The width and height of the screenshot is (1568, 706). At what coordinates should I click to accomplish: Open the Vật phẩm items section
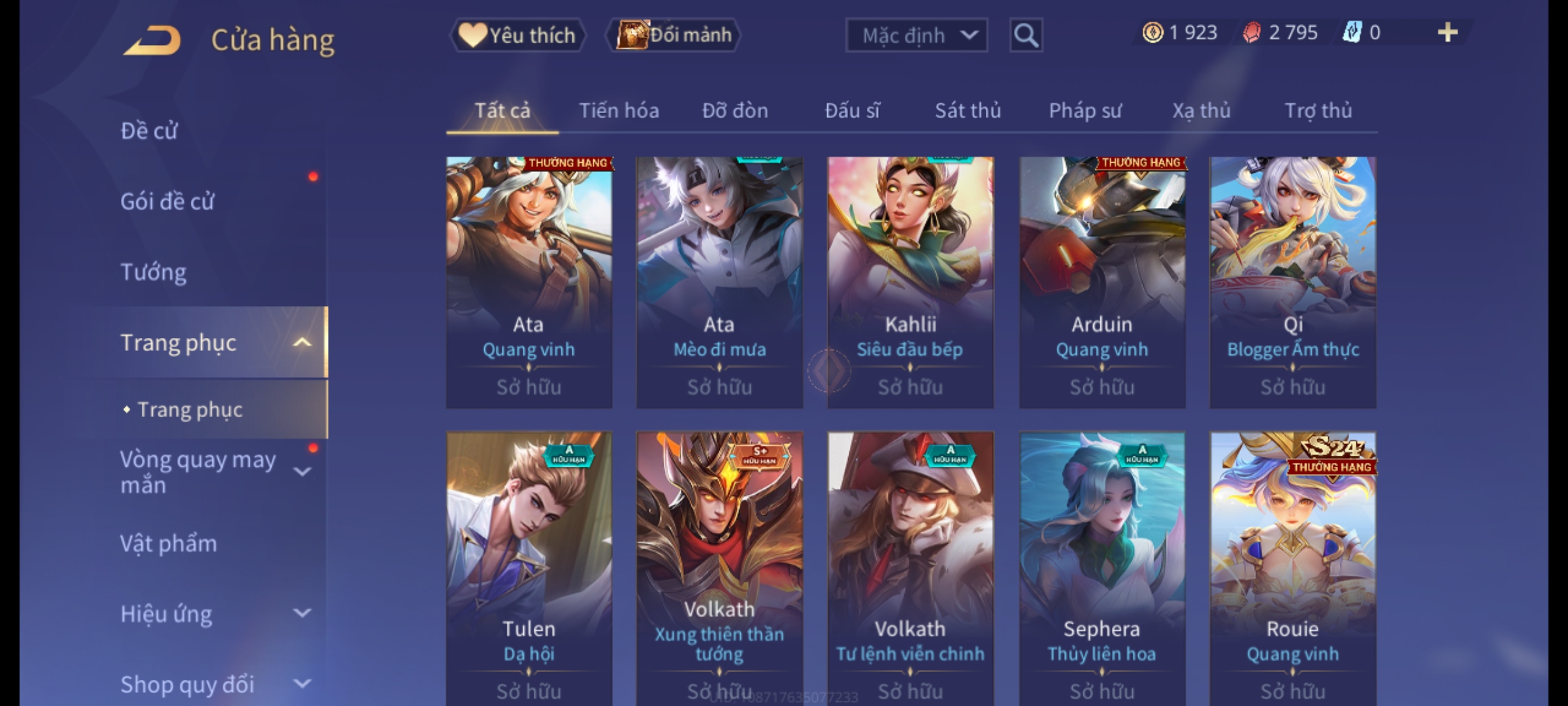pyautogui.click(x=169, y=544)
